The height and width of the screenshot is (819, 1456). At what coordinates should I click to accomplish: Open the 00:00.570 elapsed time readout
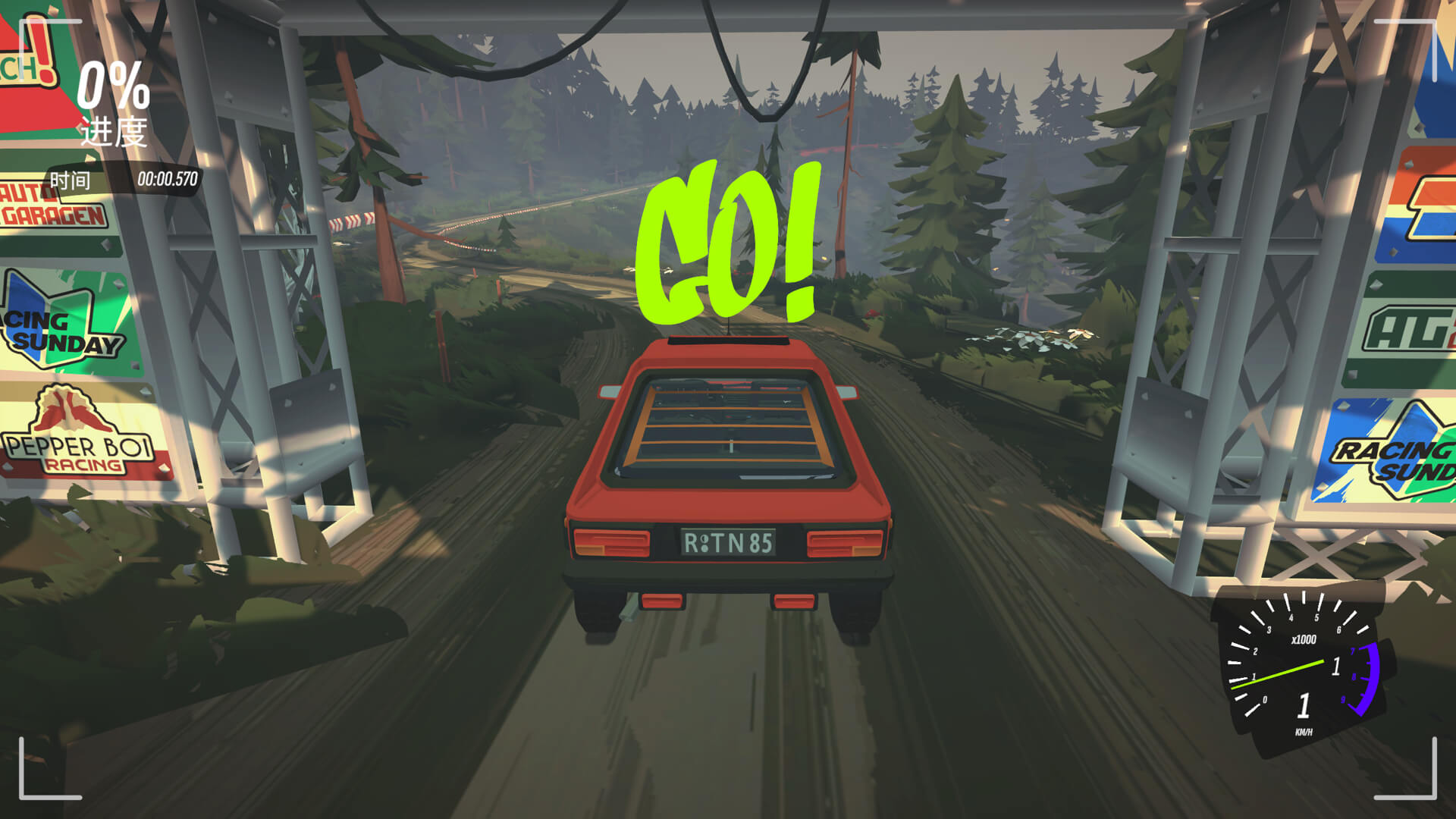168,180
